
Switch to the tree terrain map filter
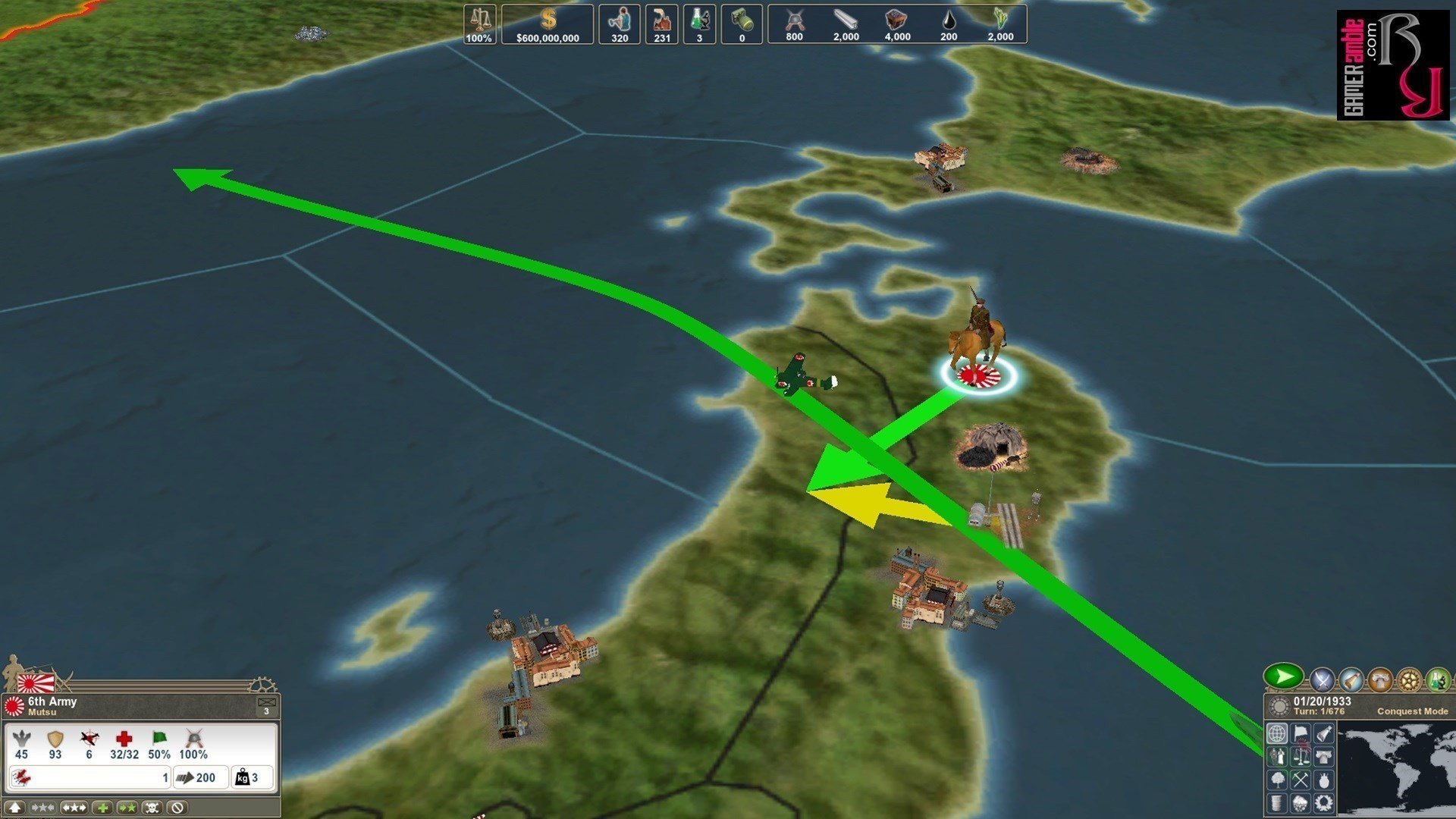pyautogui.click(x=1278, y=780)
